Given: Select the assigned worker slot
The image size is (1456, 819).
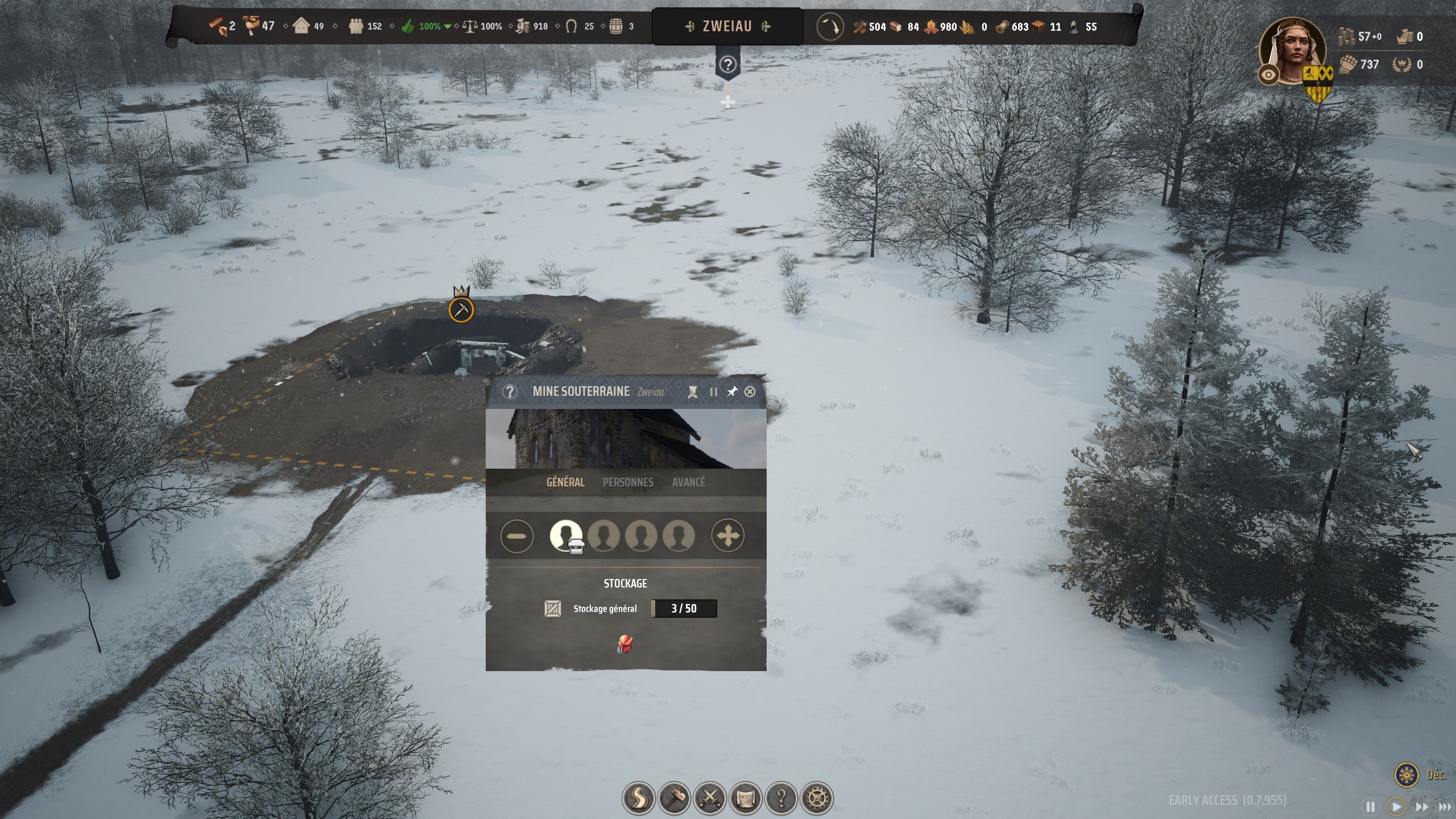Looking at the screenshot, I should click(565, 536).
